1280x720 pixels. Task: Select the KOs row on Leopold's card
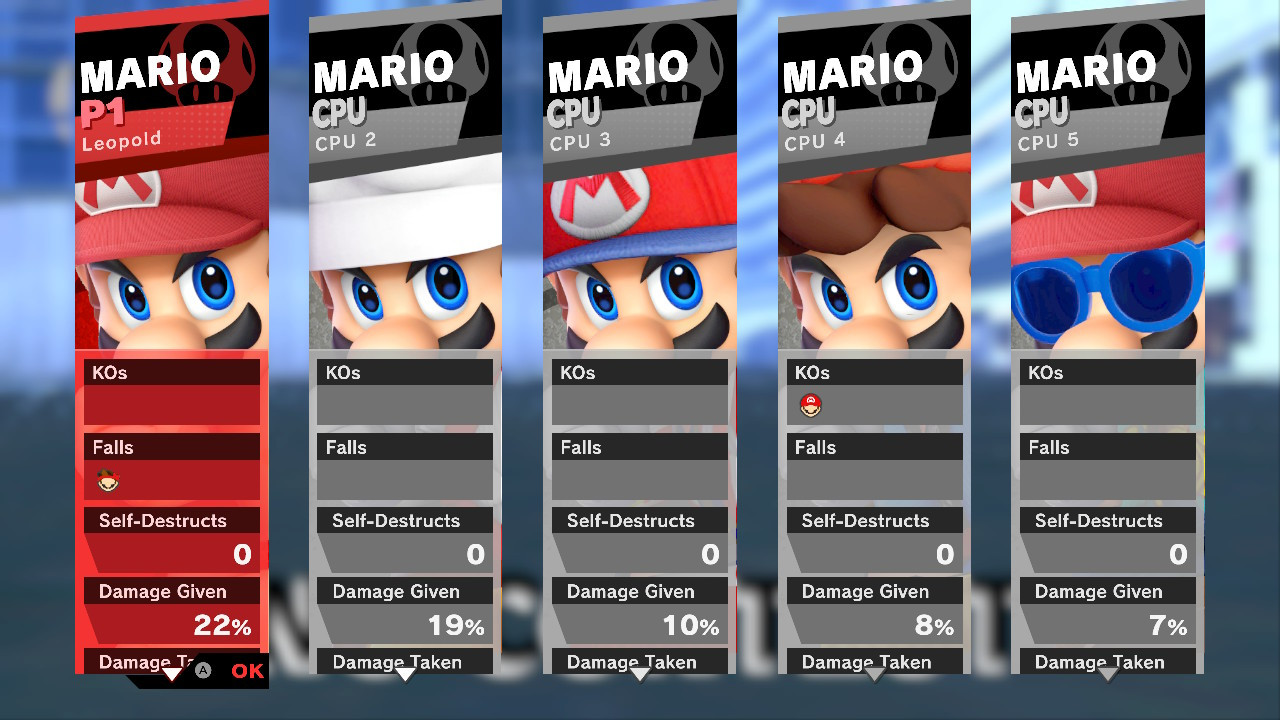tap(170, 371)
